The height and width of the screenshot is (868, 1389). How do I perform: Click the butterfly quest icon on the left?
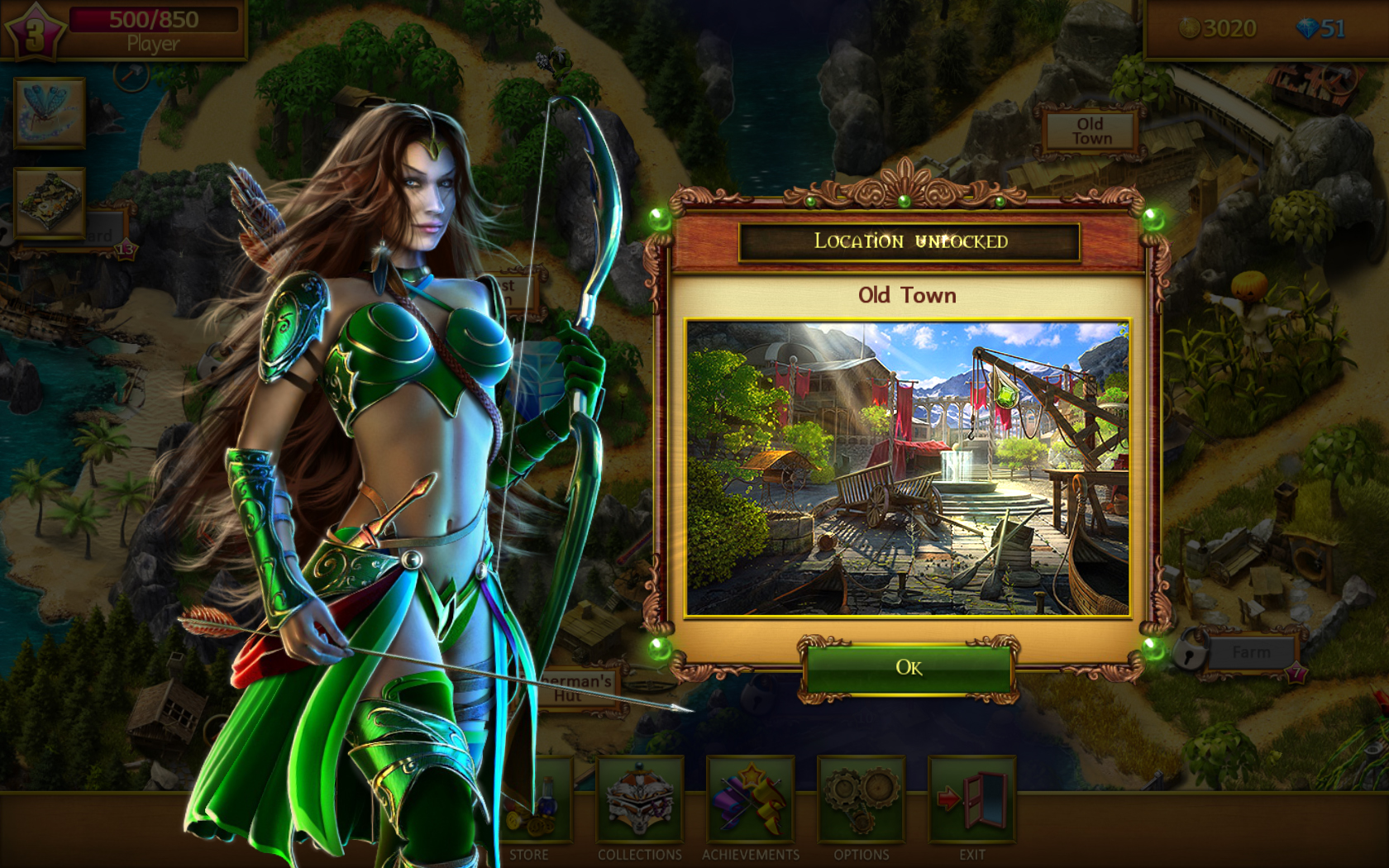(x=49, y=114)
